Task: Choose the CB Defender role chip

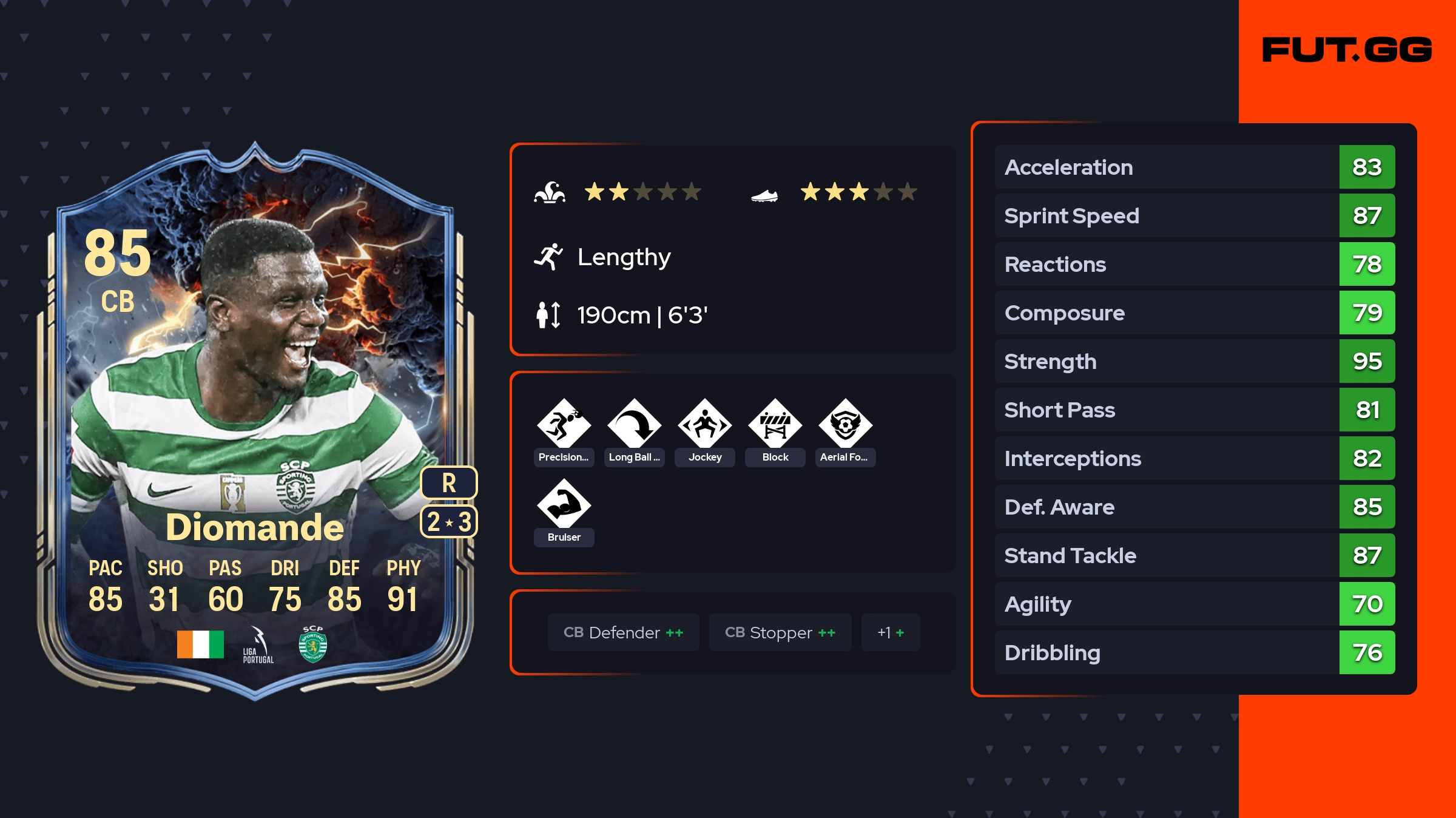Action: [x=623, y=632]
